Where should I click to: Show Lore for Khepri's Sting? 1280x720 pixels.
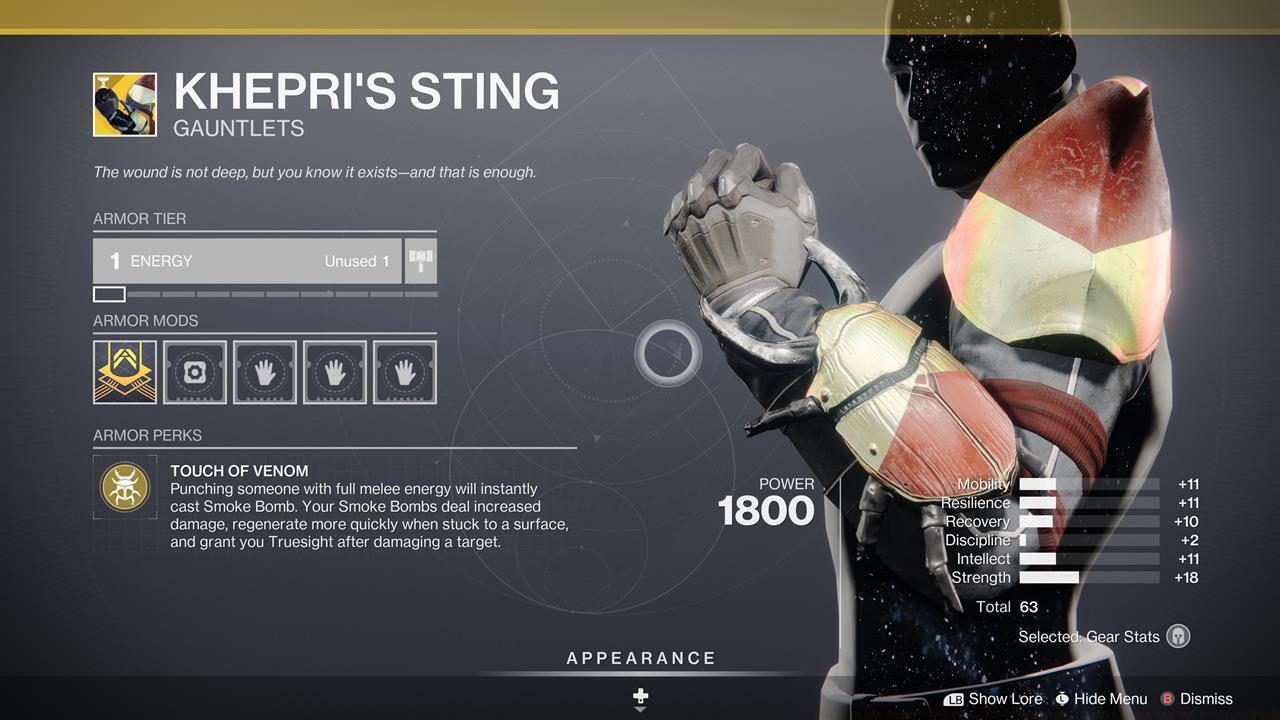click(1006, 699)
